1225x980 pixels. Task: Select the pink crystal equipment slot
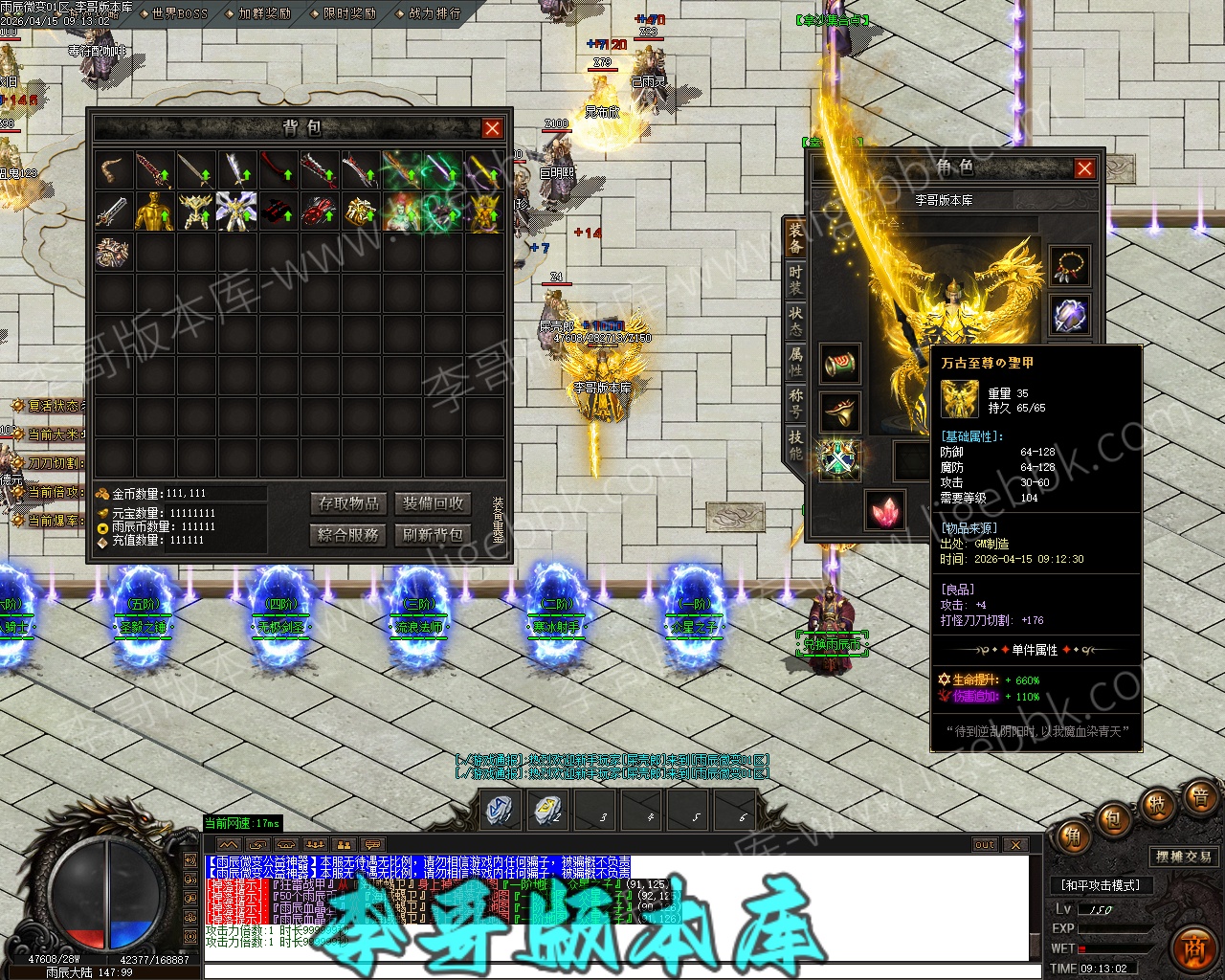click(885, 509)
